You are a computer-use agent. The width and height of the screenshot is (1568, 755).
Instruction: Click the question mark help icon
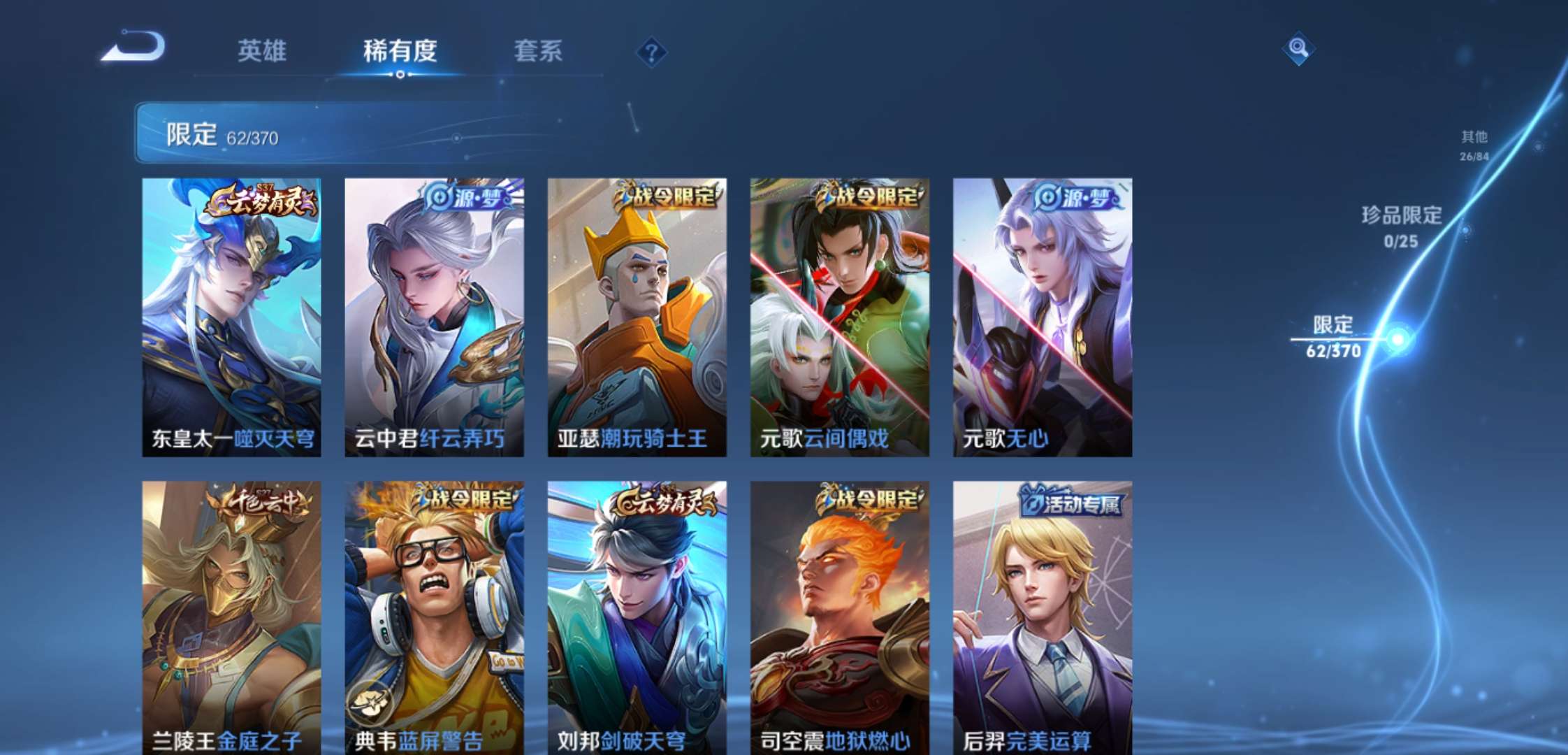pos(651,50)
